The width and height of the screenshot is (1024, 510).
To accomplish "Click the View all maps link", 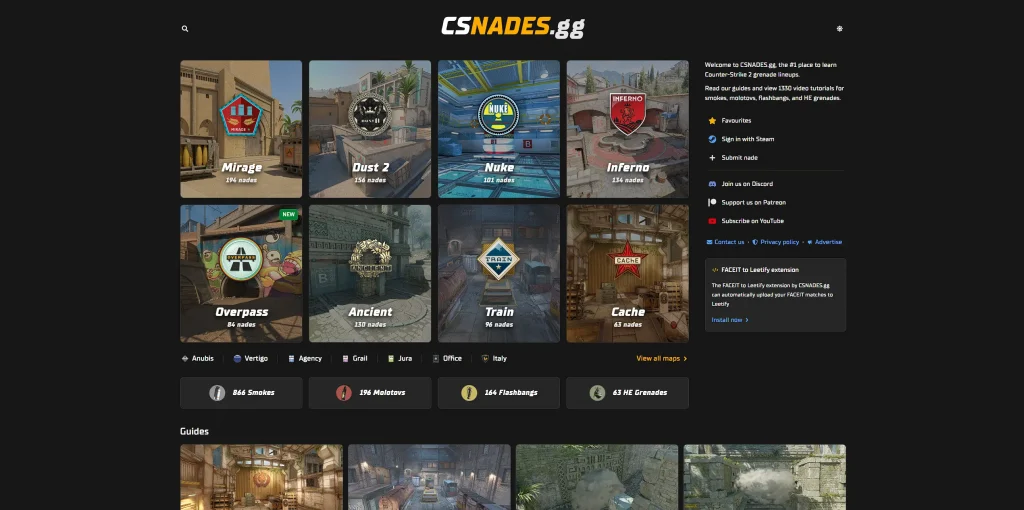I will 661,358.
